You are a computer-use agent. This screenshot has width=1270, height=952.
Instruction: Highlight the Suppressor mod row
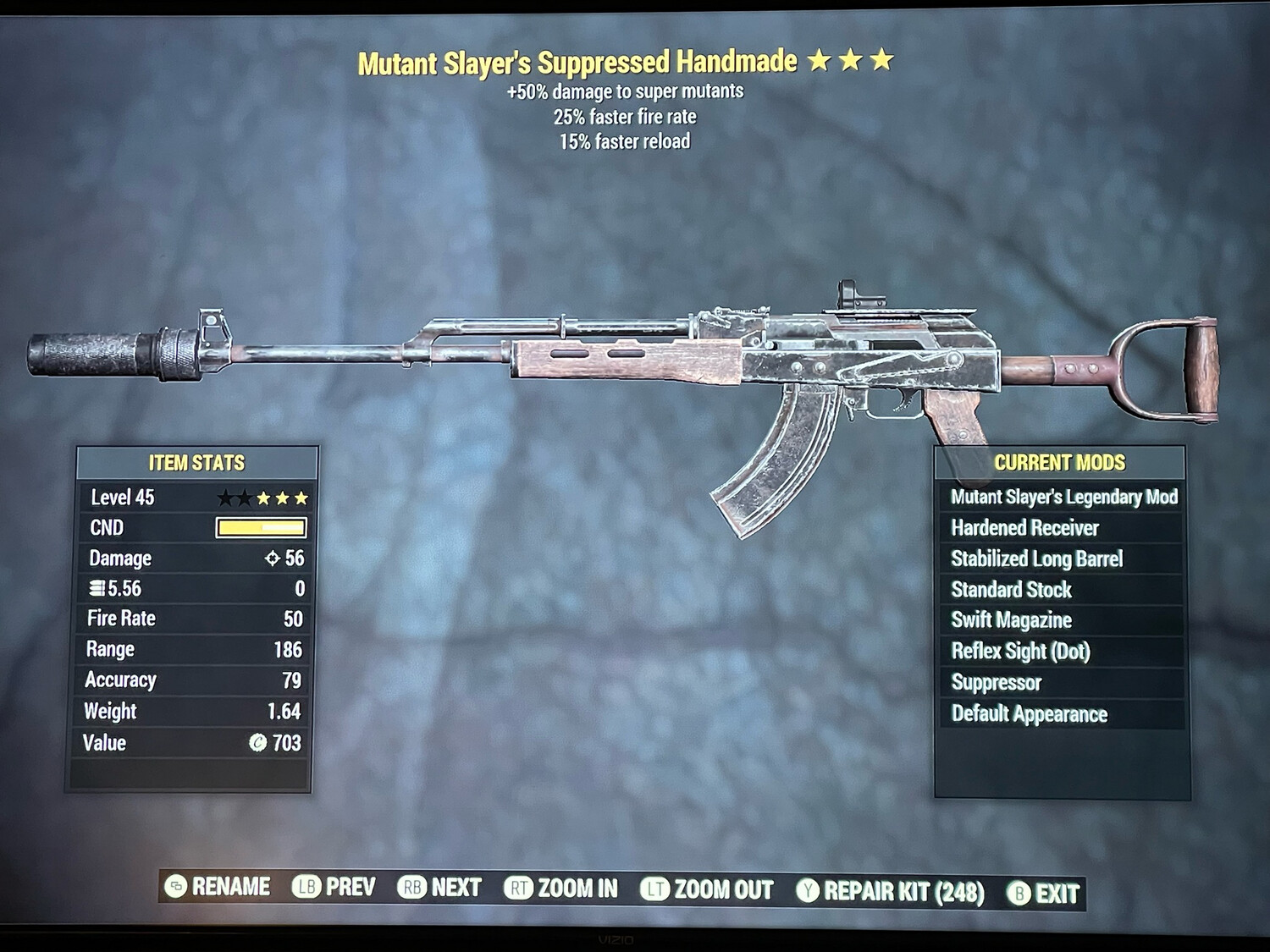996,683
